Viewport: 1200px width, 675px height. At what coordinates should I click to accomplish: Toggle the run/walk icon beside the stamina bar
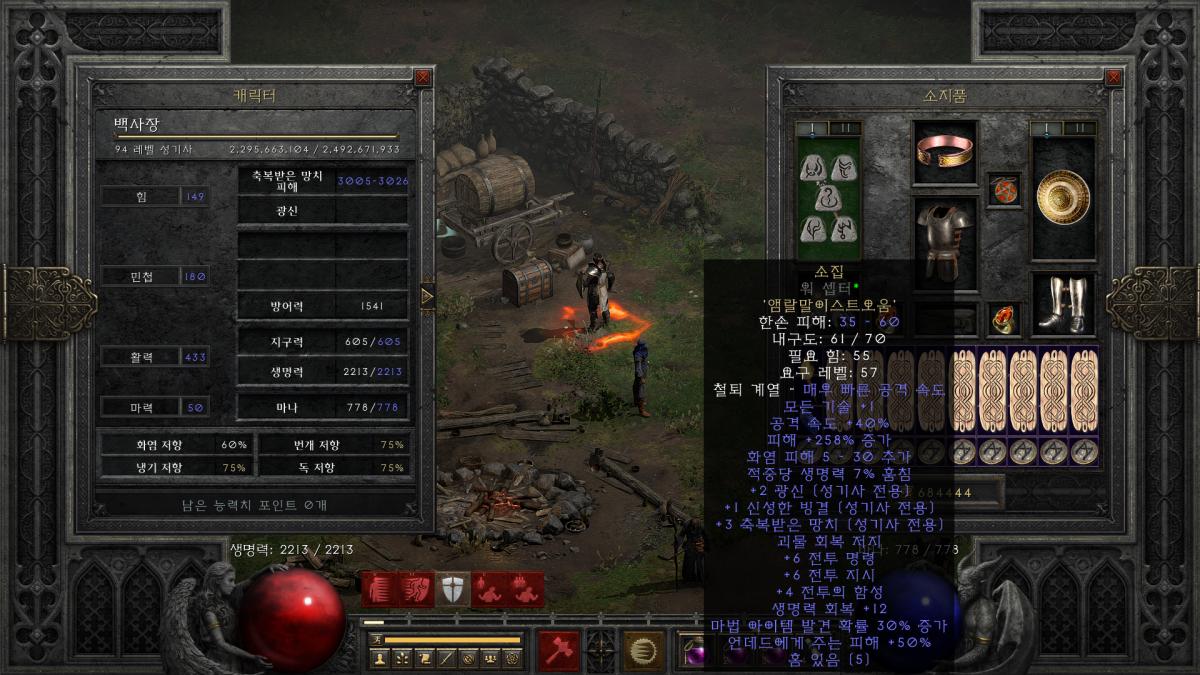[376, 639]
